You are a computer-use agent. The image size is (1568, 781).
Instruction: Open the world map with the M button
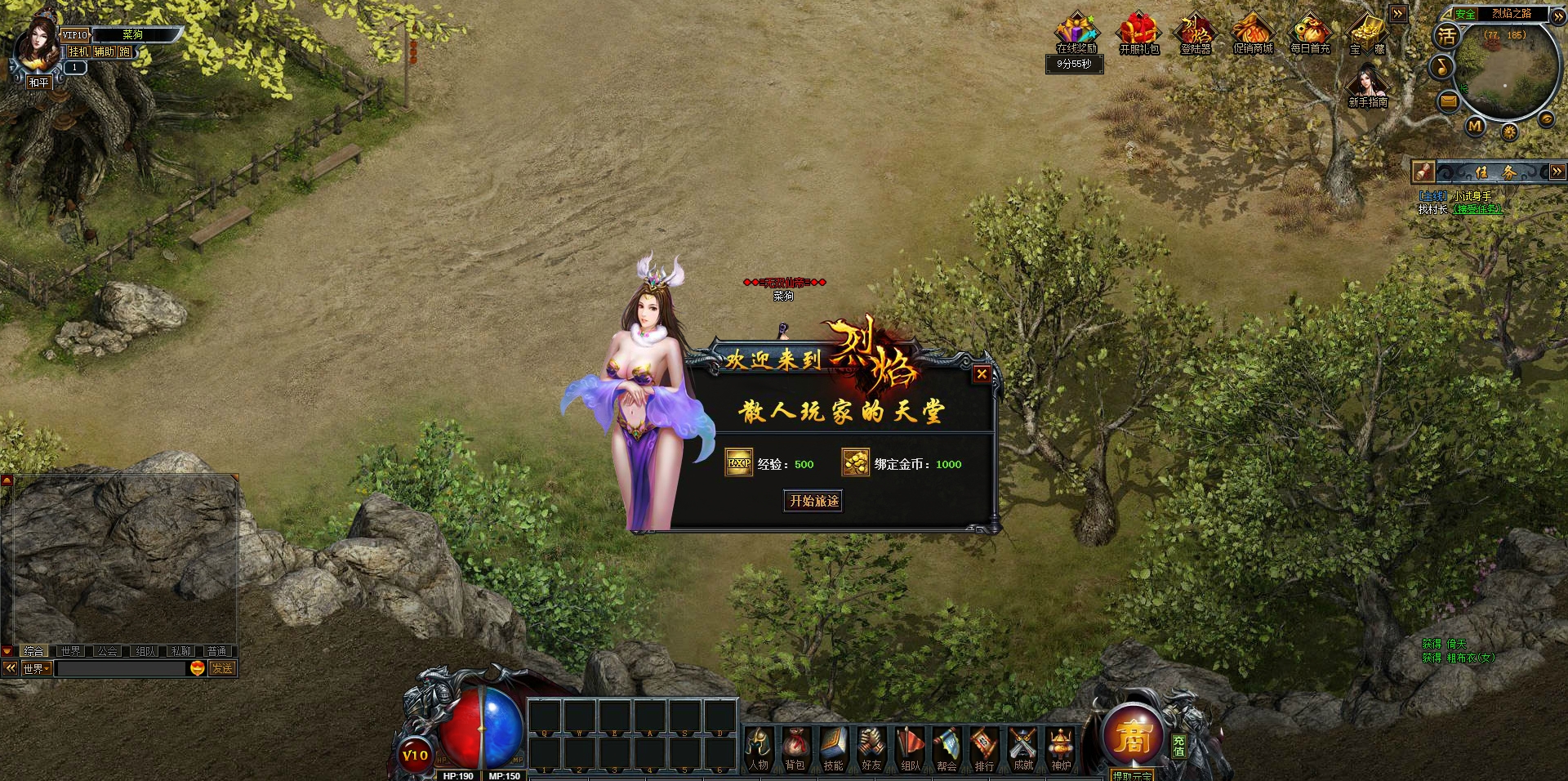[x=1475, y=126]
